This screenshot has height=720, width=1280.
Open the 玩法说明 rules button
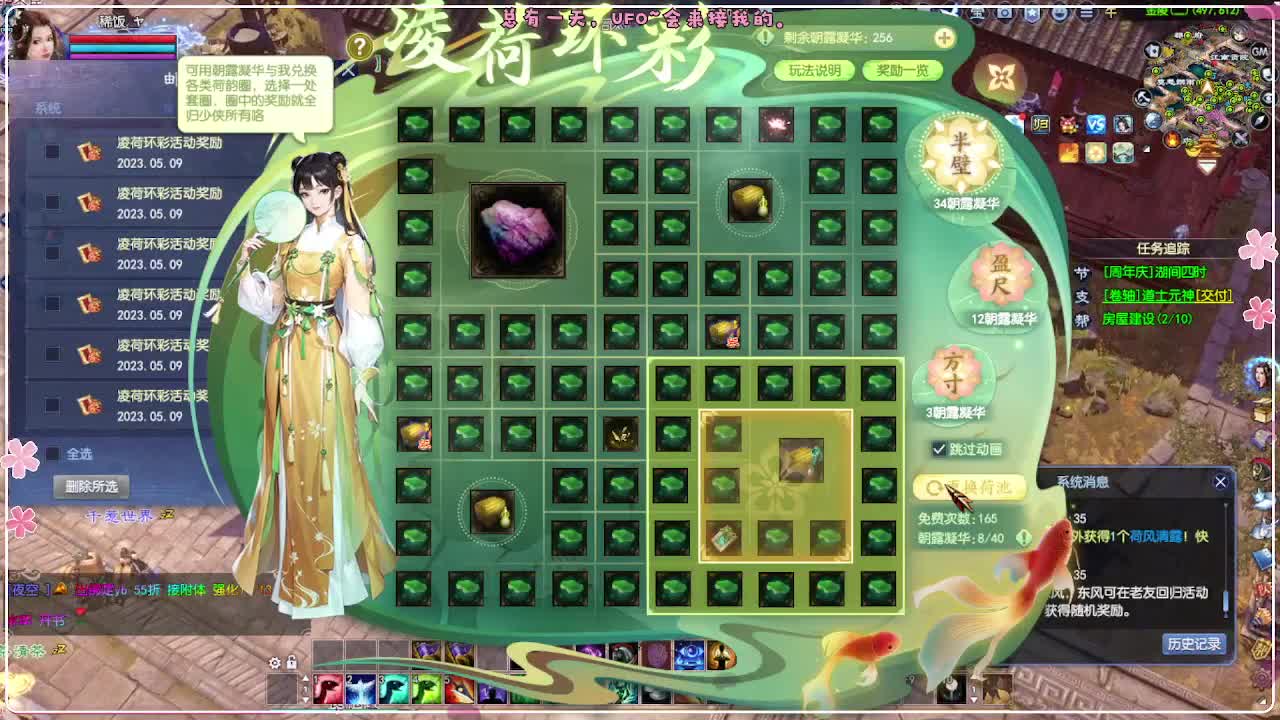tap(817, 71)
